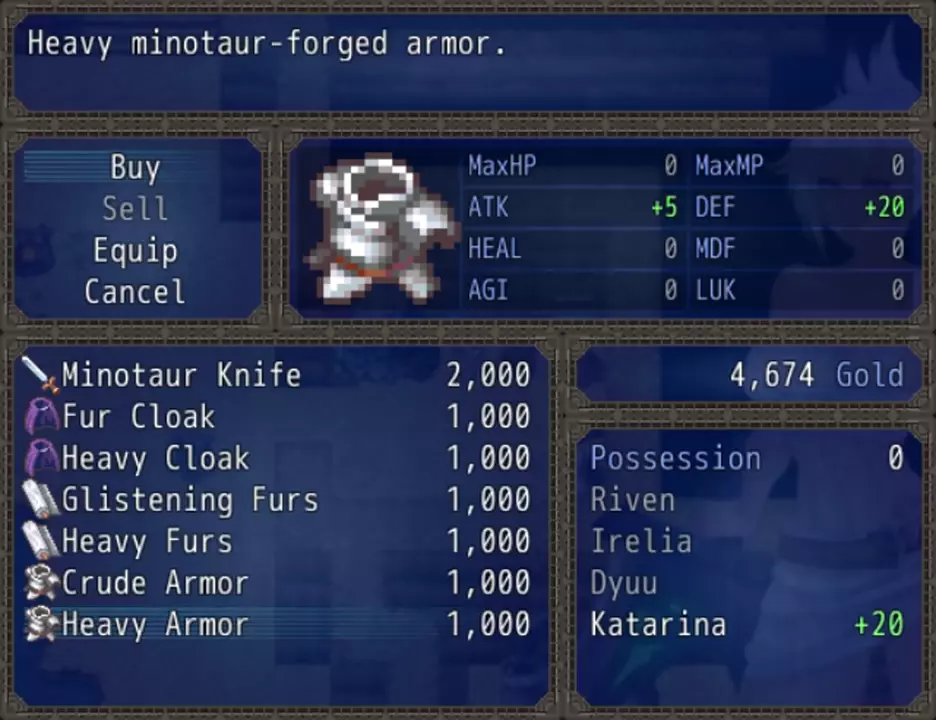
Task: Select Minotaur Knife in the shop list
Action: [x=277, y=375]
